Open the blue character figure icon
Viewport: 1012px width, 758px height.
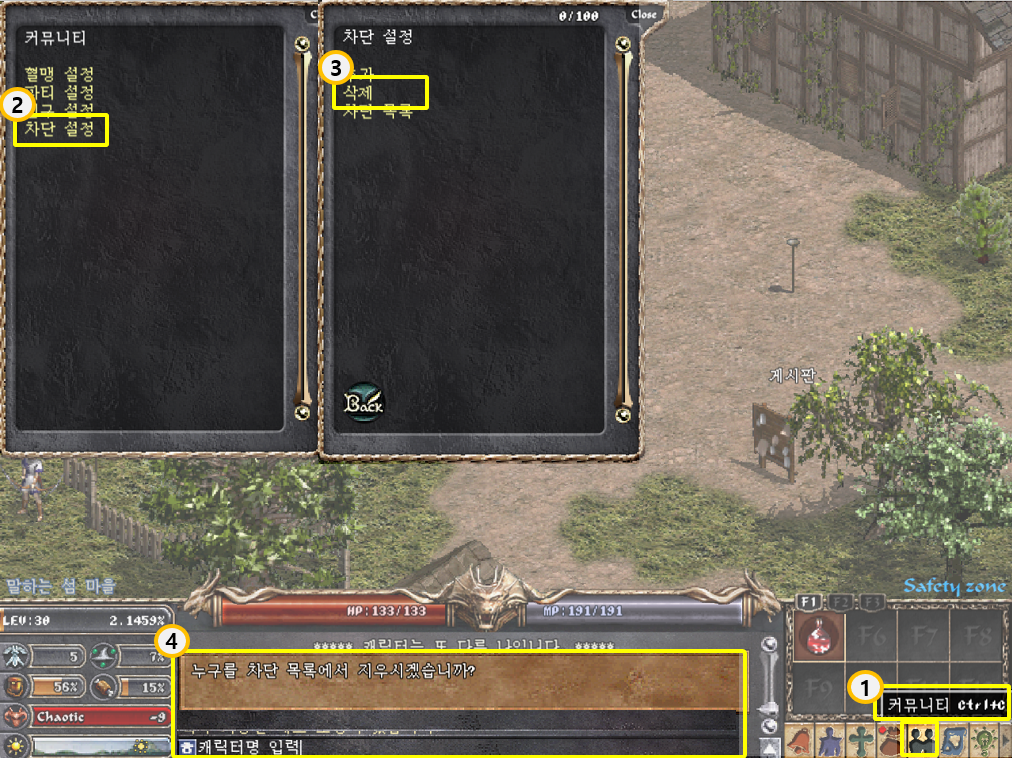tap(831, 741)
